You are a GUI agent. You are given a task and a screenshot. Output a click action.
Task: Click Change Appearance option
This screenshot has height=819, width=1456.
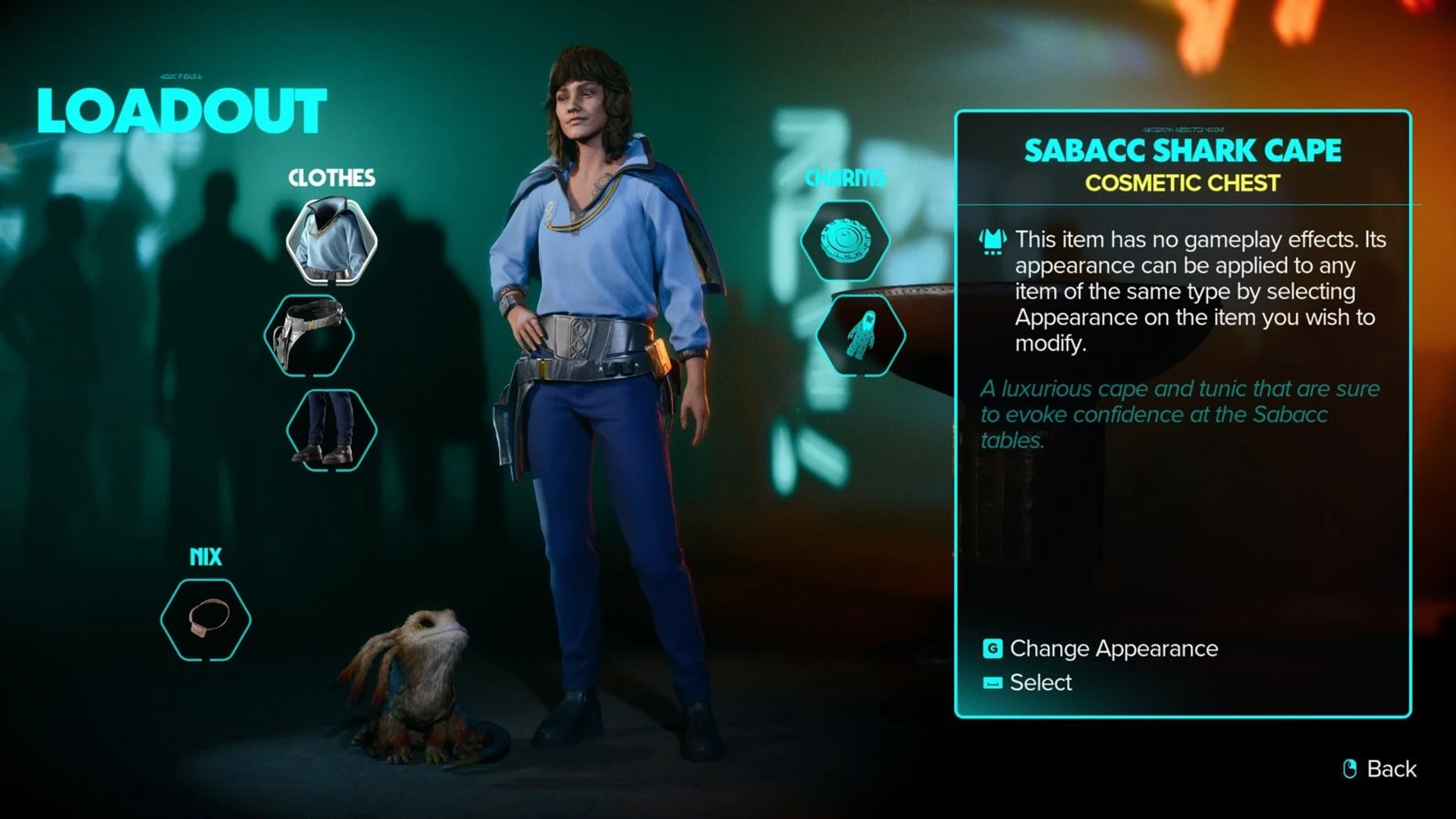coord(1112,648)
